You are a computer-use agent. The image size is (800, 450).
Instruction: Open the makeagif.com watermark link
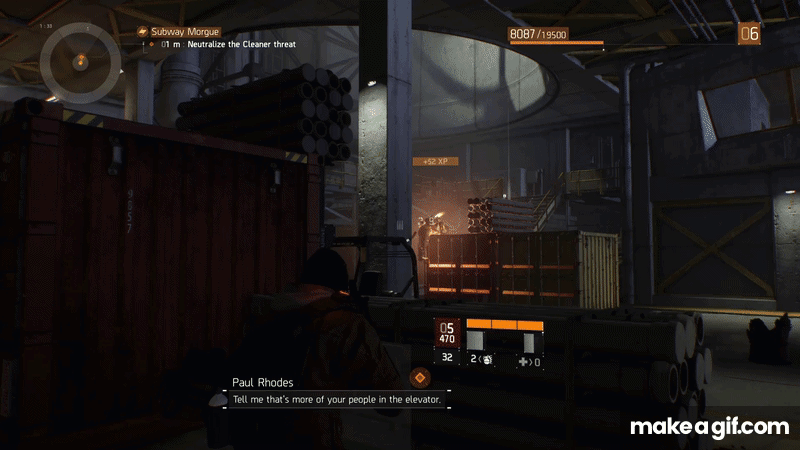709,427
